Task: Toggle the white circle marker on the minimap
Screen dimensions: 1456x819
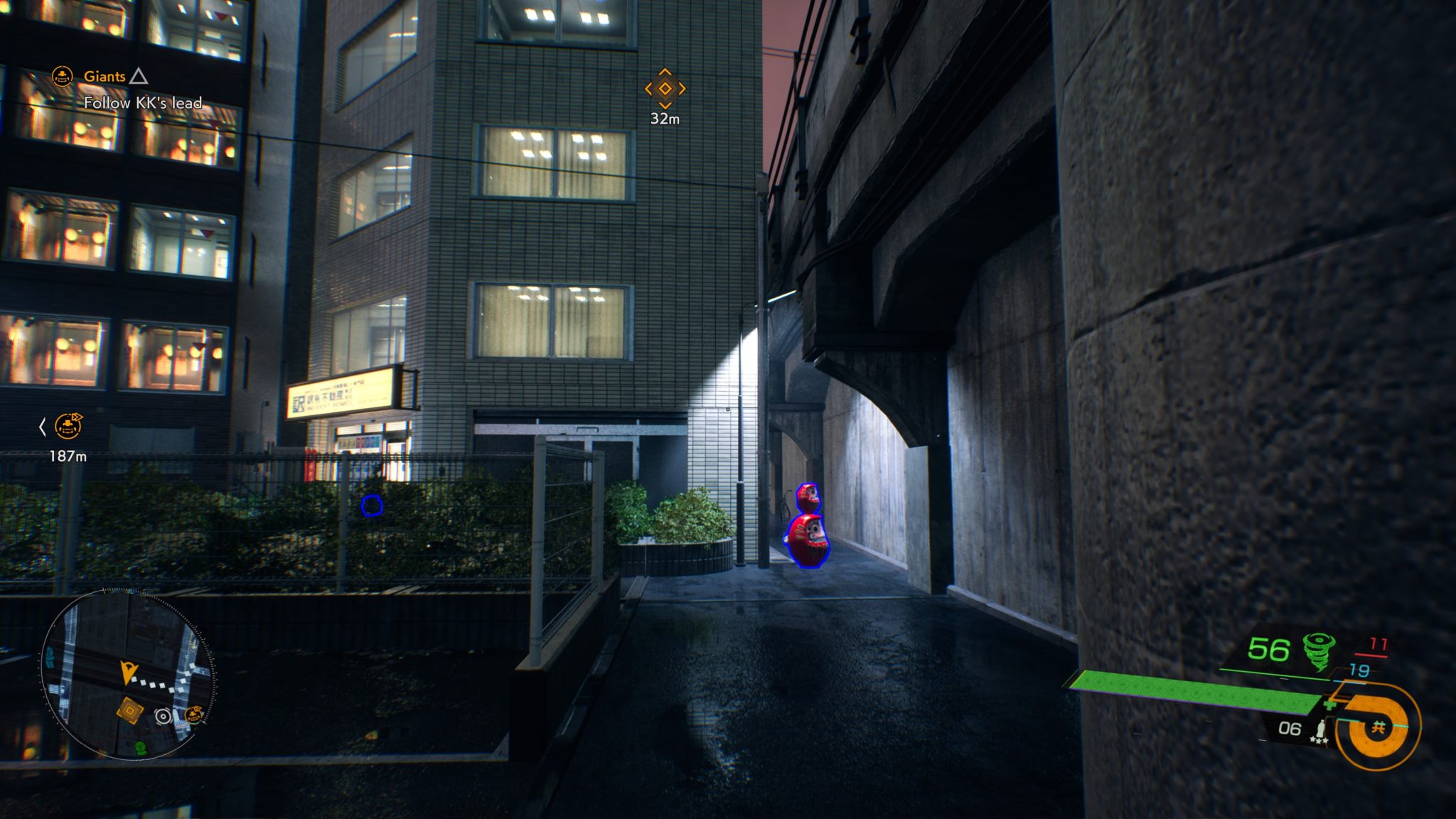Action: coord(163,715)
